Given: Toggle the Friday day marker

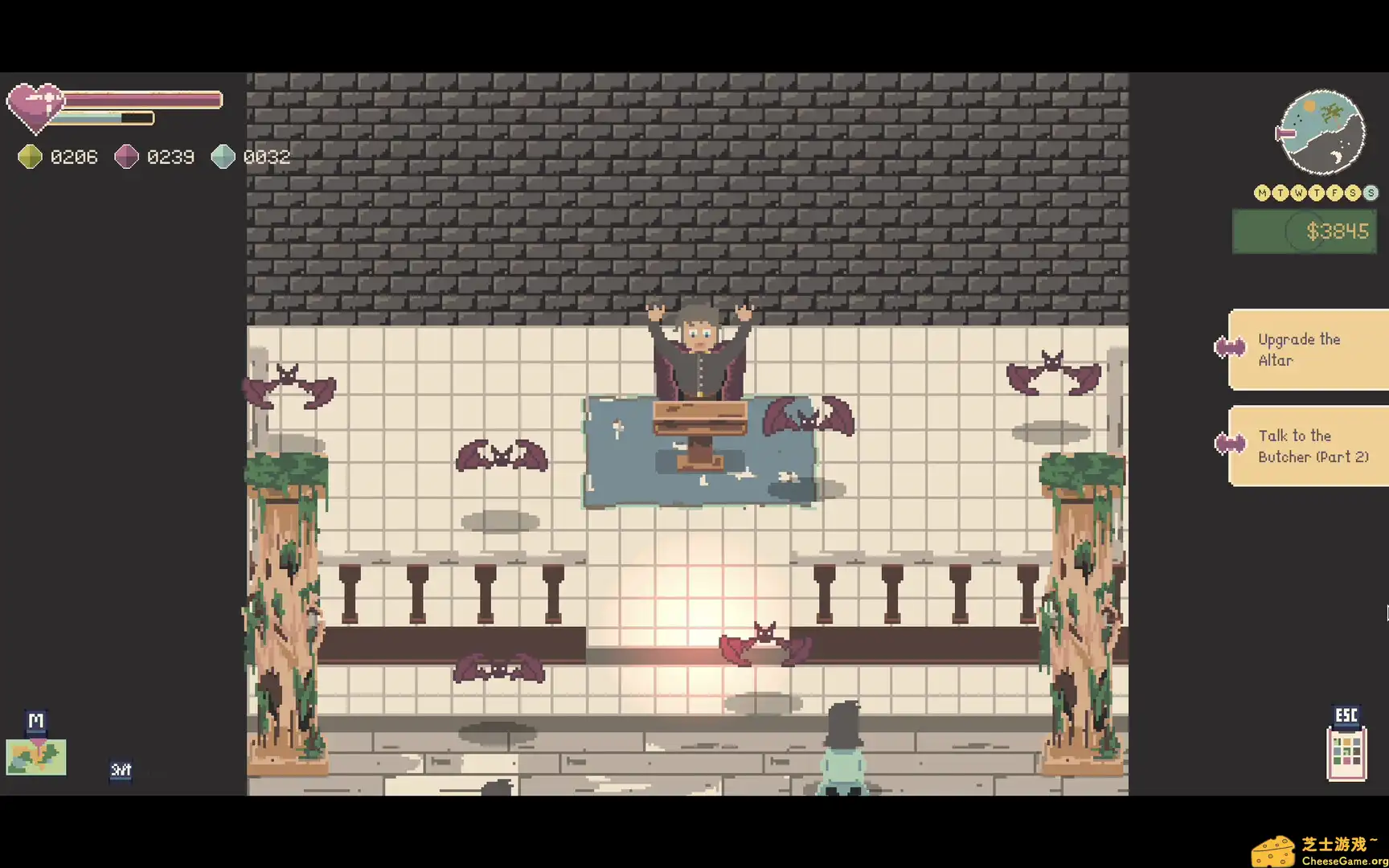Looking at the screenshot, I should pyautogui.click(x=1336, y=193).
